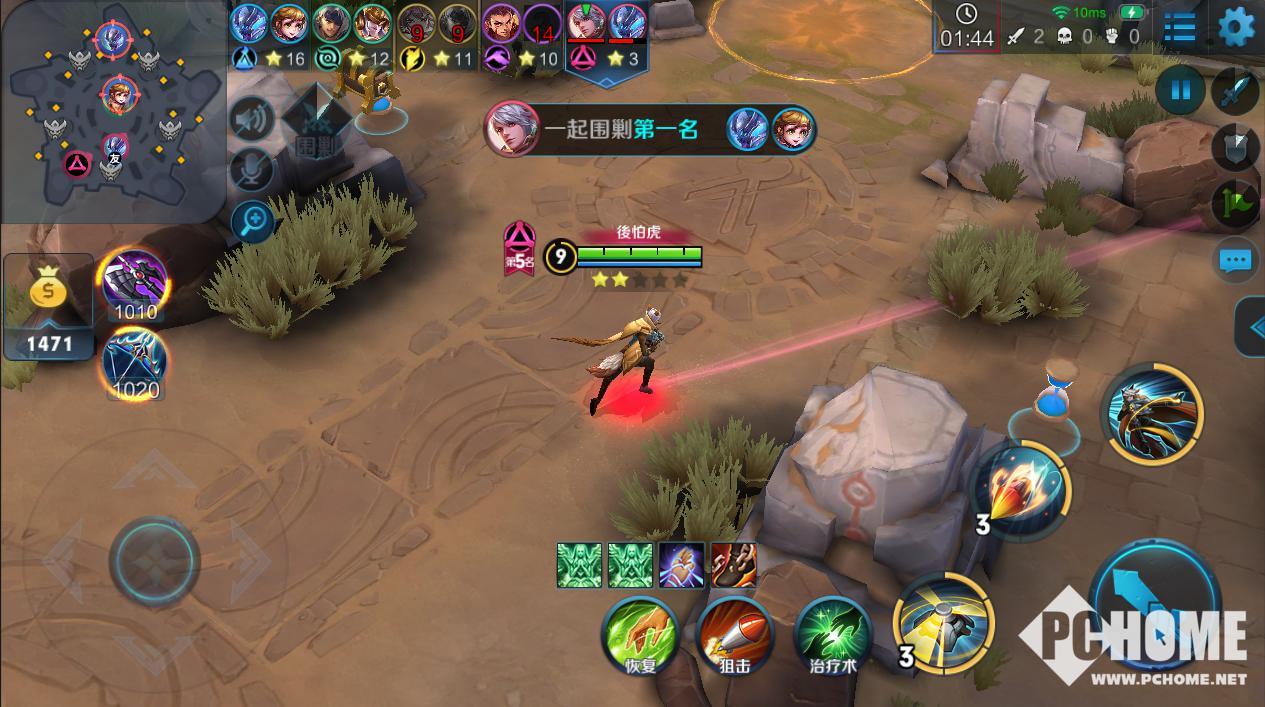1265x707 pixels.
Task: Pause the match with the pause button
Action: tap(1180, 91)
